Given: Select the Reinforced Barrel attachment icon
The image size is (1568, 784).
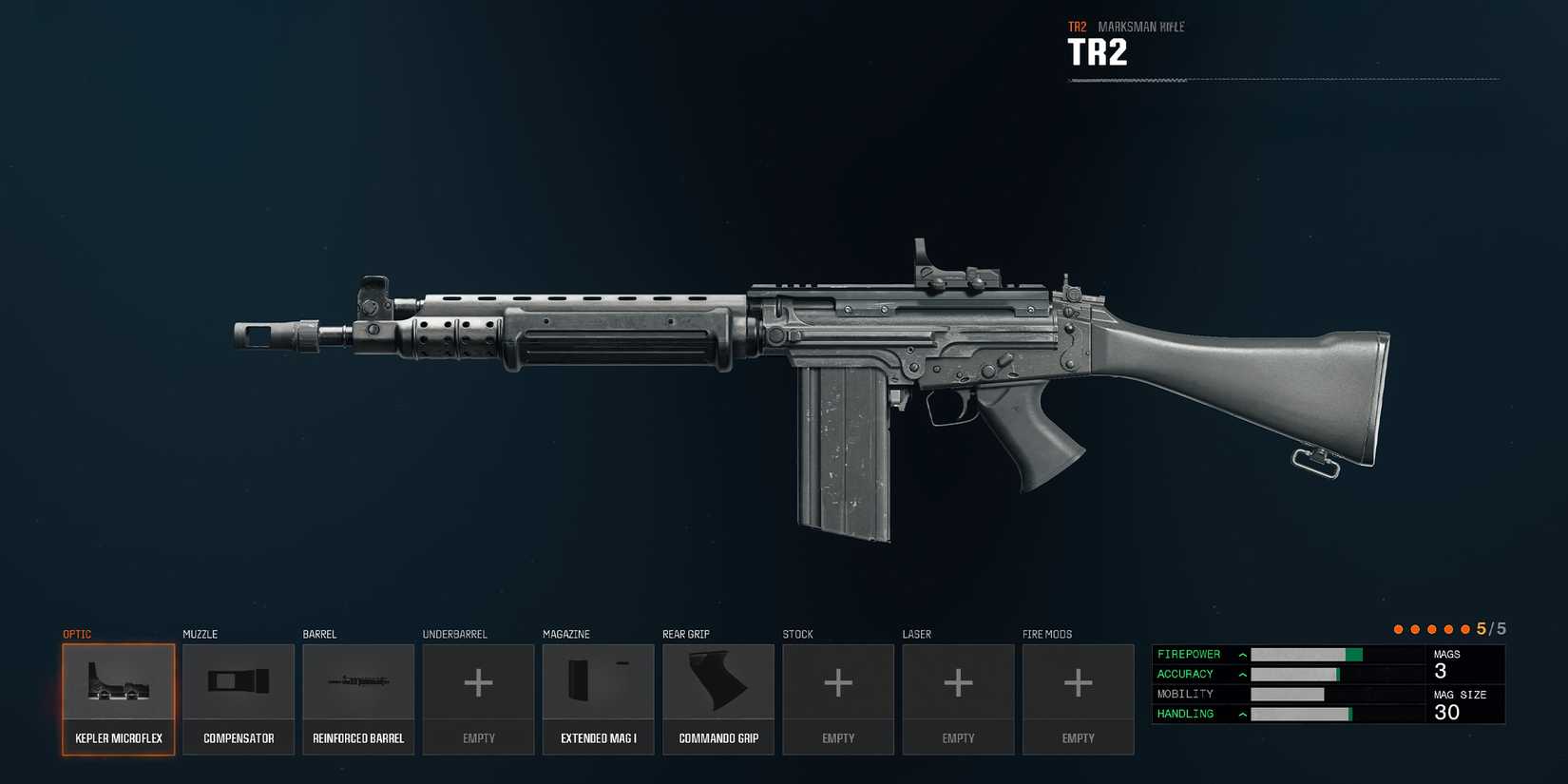Looking at the screenshot, I should tap(358, 682).
